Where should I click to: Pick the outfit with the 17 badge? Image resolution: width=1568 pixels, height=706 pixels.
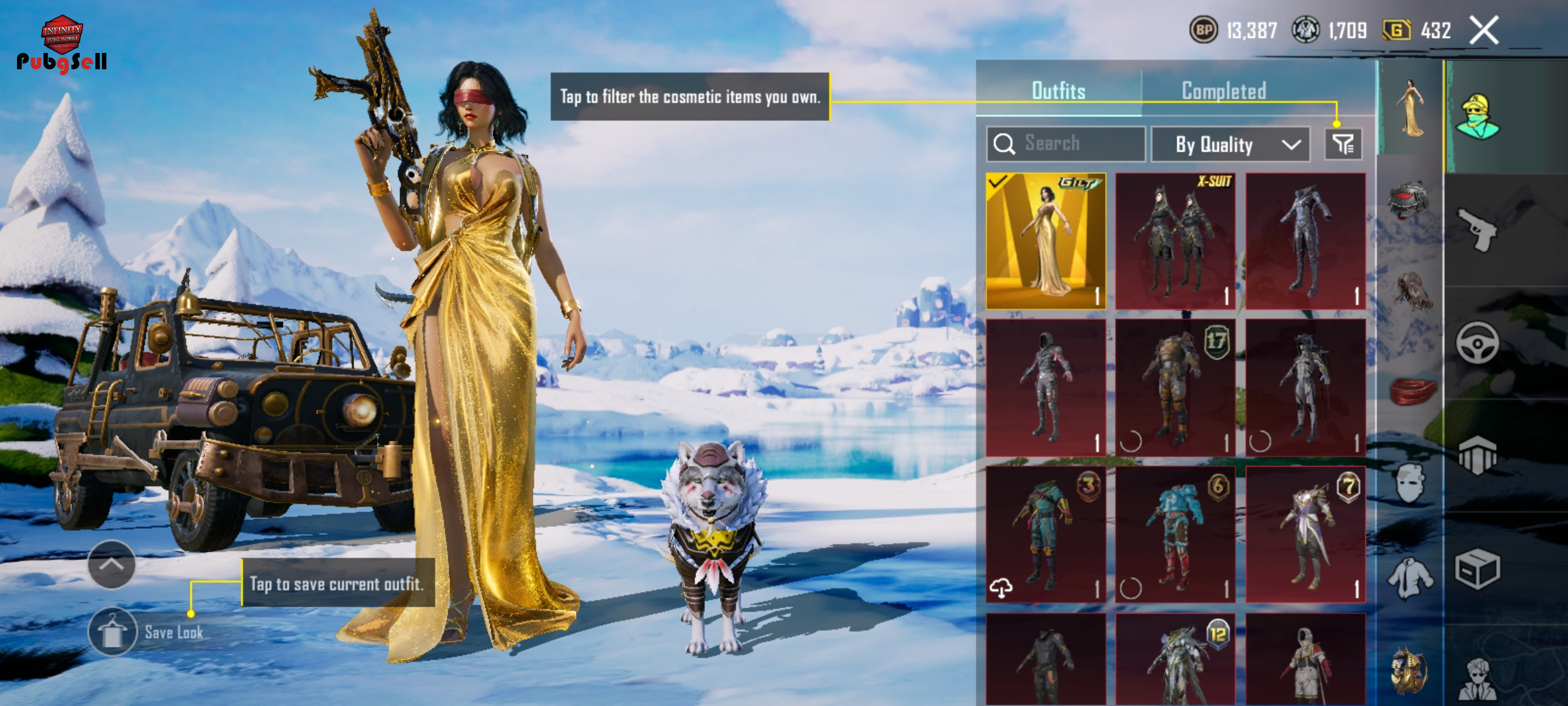[1175, 388]
